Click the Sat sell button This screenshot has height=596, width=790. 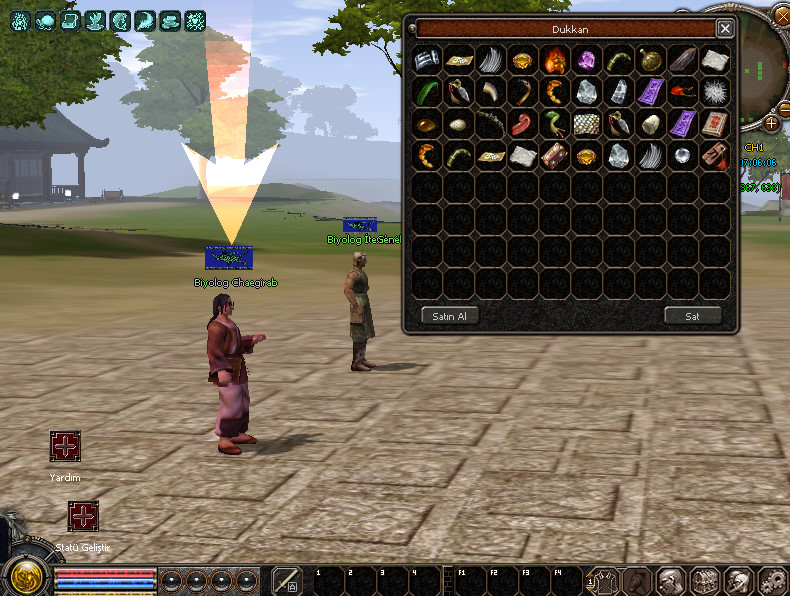pyautogui.click(x=692, y=316)
